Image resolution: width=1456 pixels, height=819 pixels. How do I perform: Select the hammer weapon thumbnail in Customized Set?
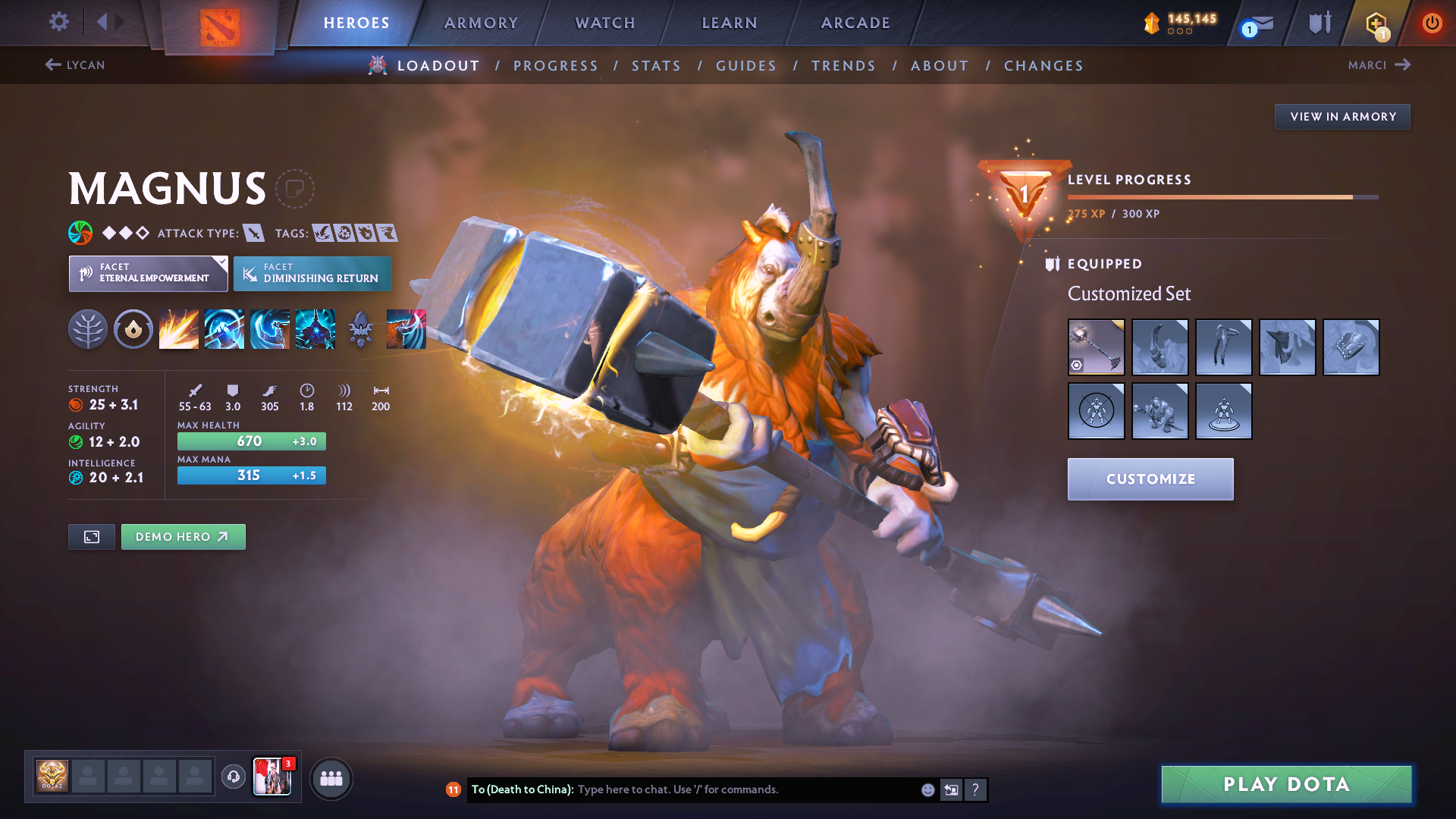point(1097,347)
